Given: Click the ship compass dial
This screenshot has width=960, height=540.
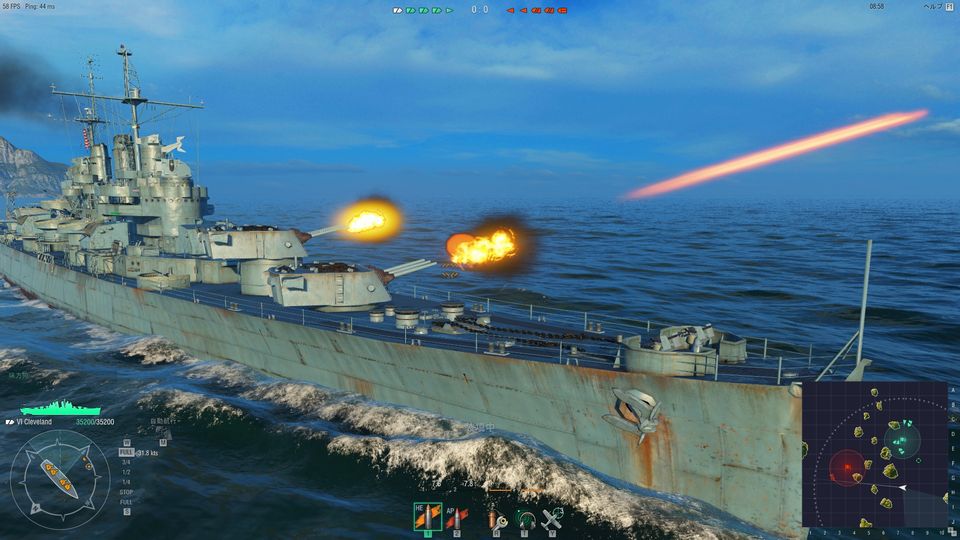Looking at the screenshot, I should (x=60, y=478).
